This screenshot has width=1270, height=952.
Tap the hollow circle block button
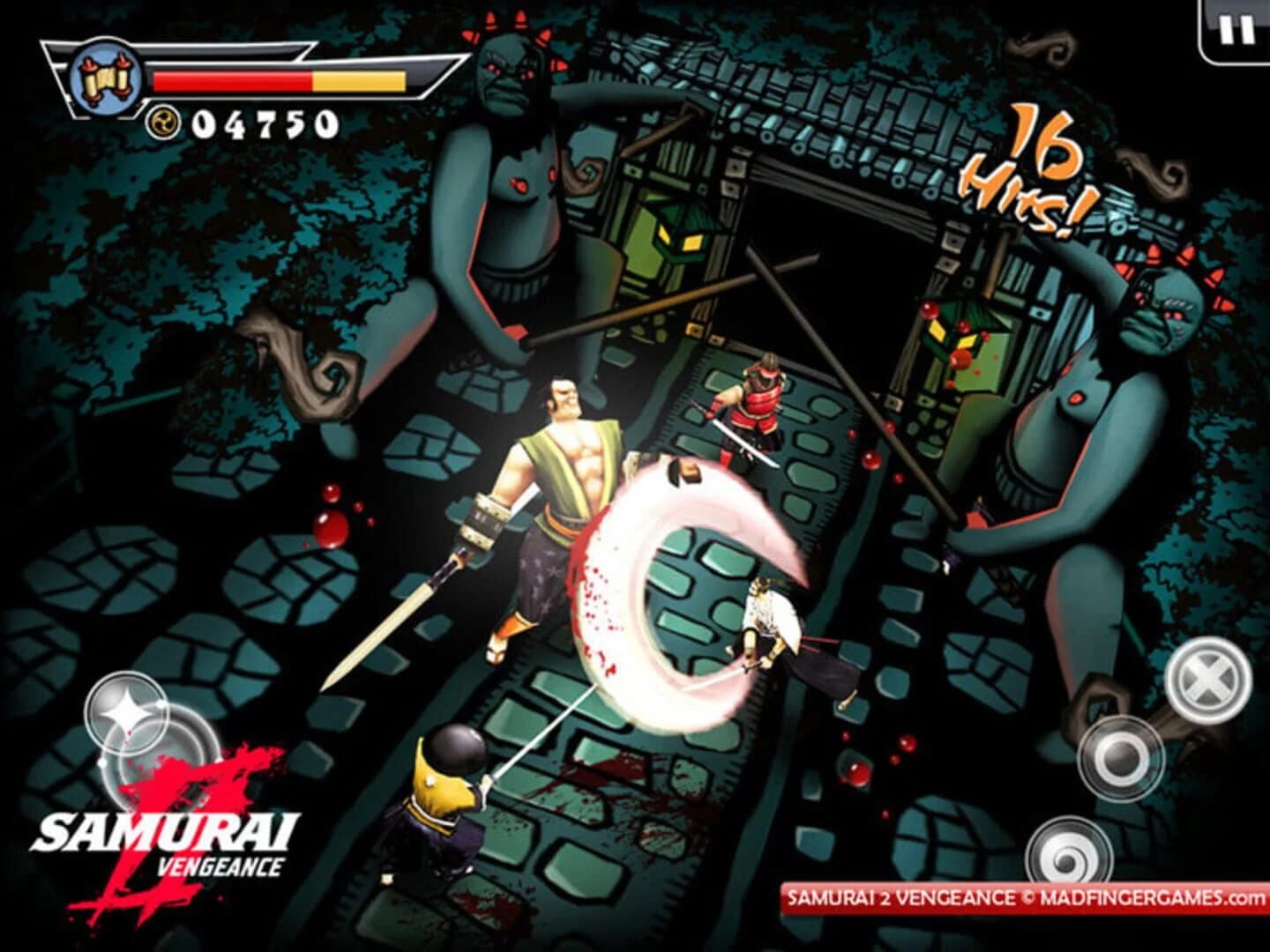tap(1119, 759)
